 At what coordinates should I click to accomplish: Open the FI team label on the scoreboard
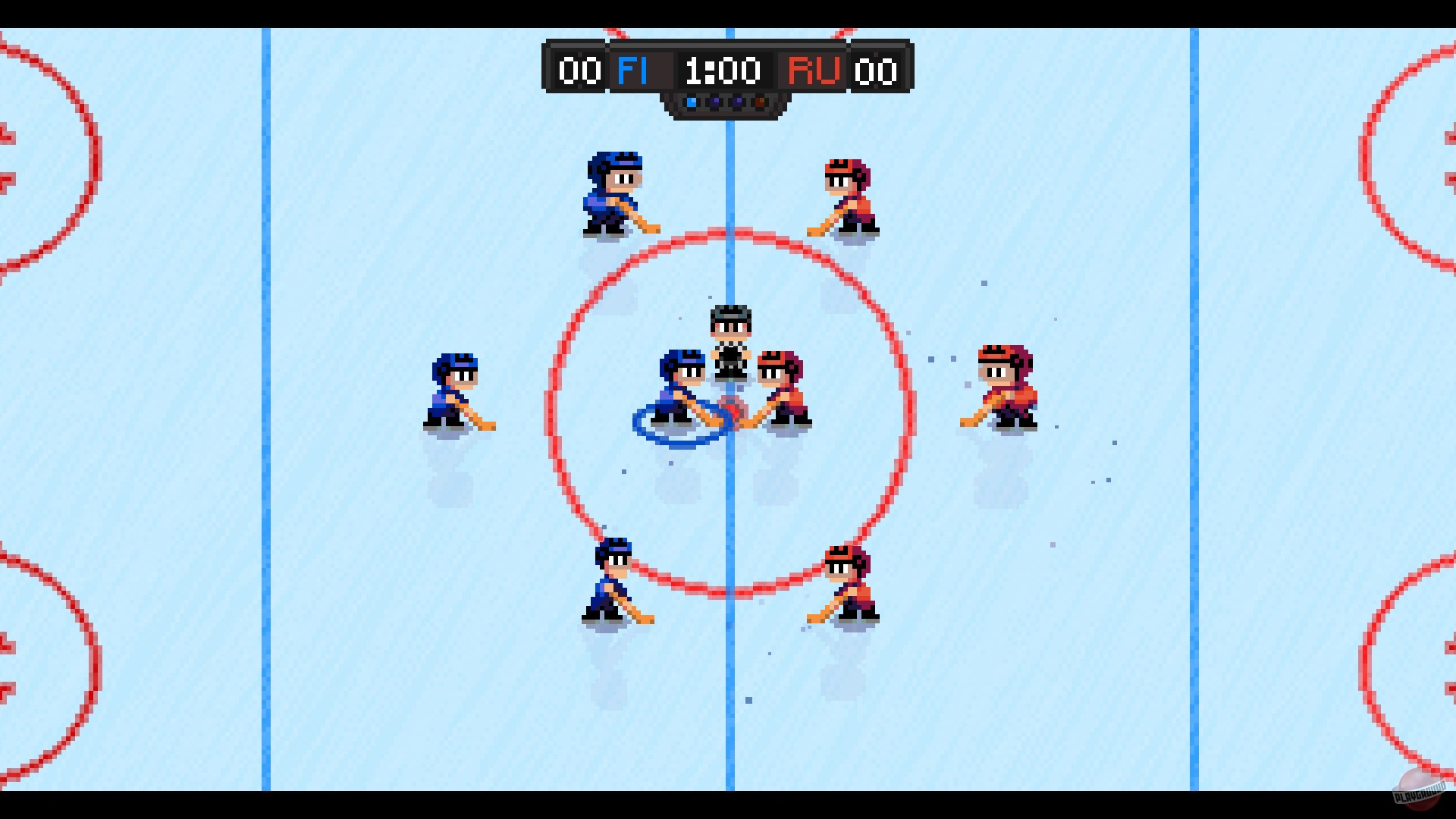coord(635,72)
